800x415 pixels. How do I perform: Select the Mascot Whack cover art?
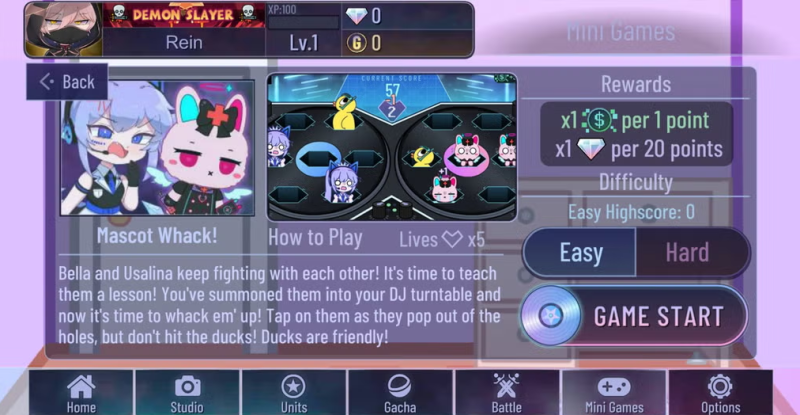click(x=157, y=148)
